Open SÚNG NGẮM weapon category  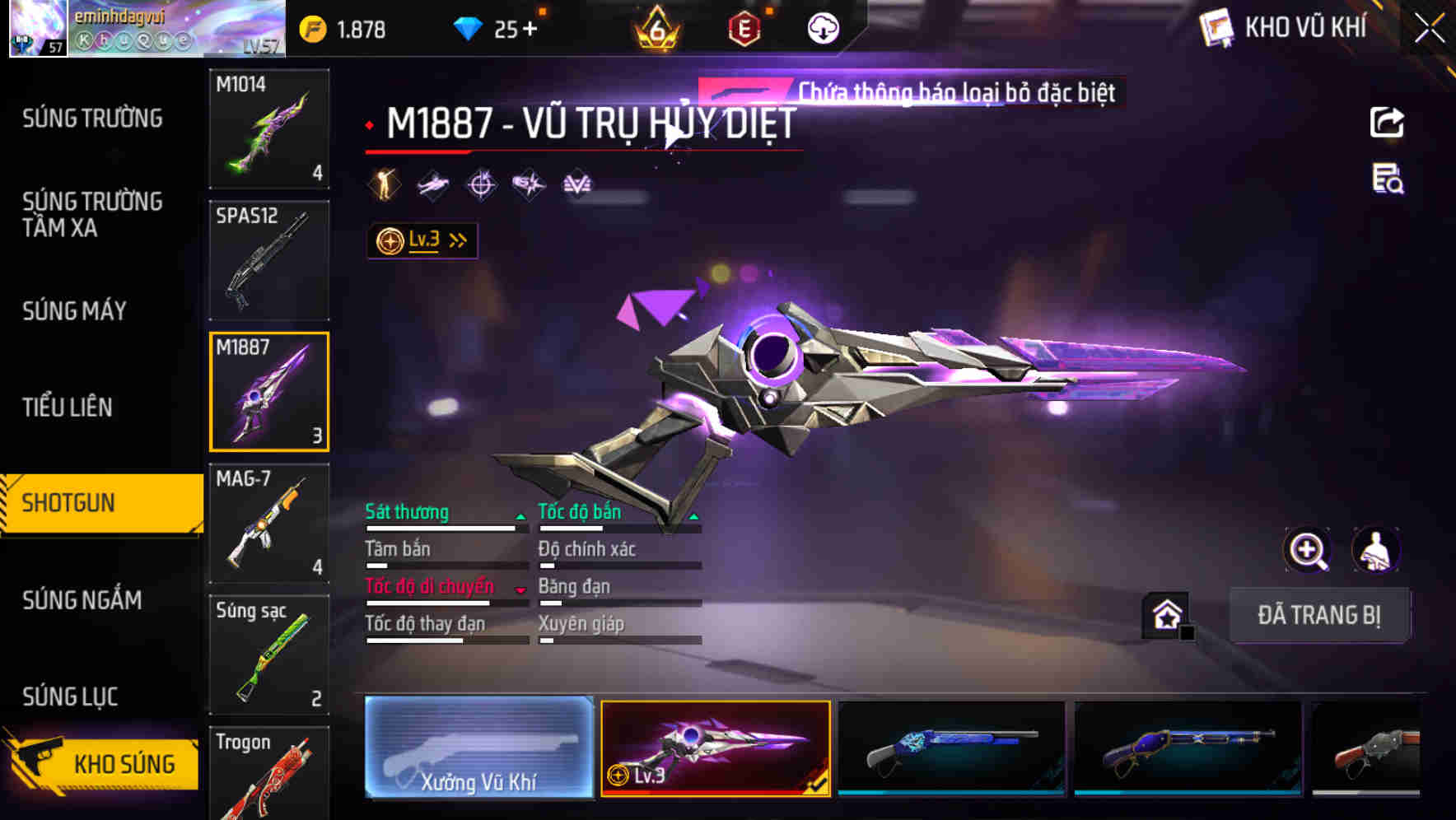pyautogui.click(x=82, y=601)
